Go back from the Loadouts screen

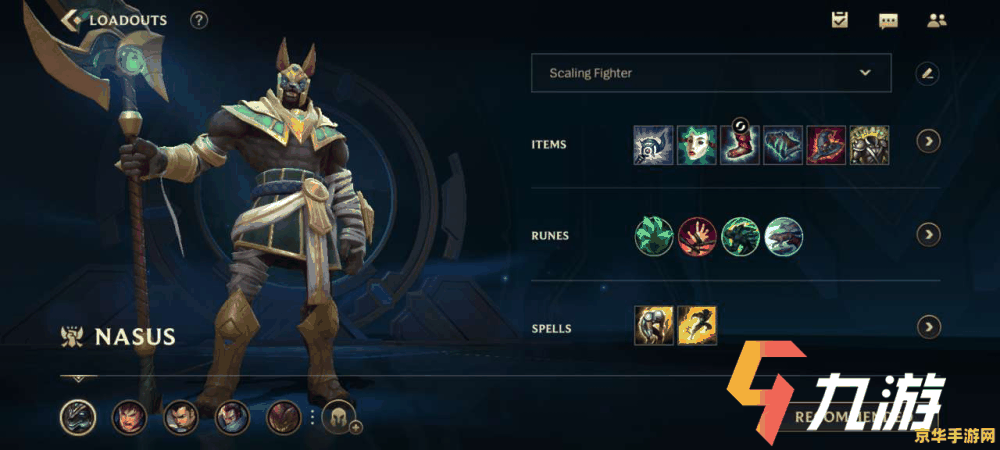(72, 19)
